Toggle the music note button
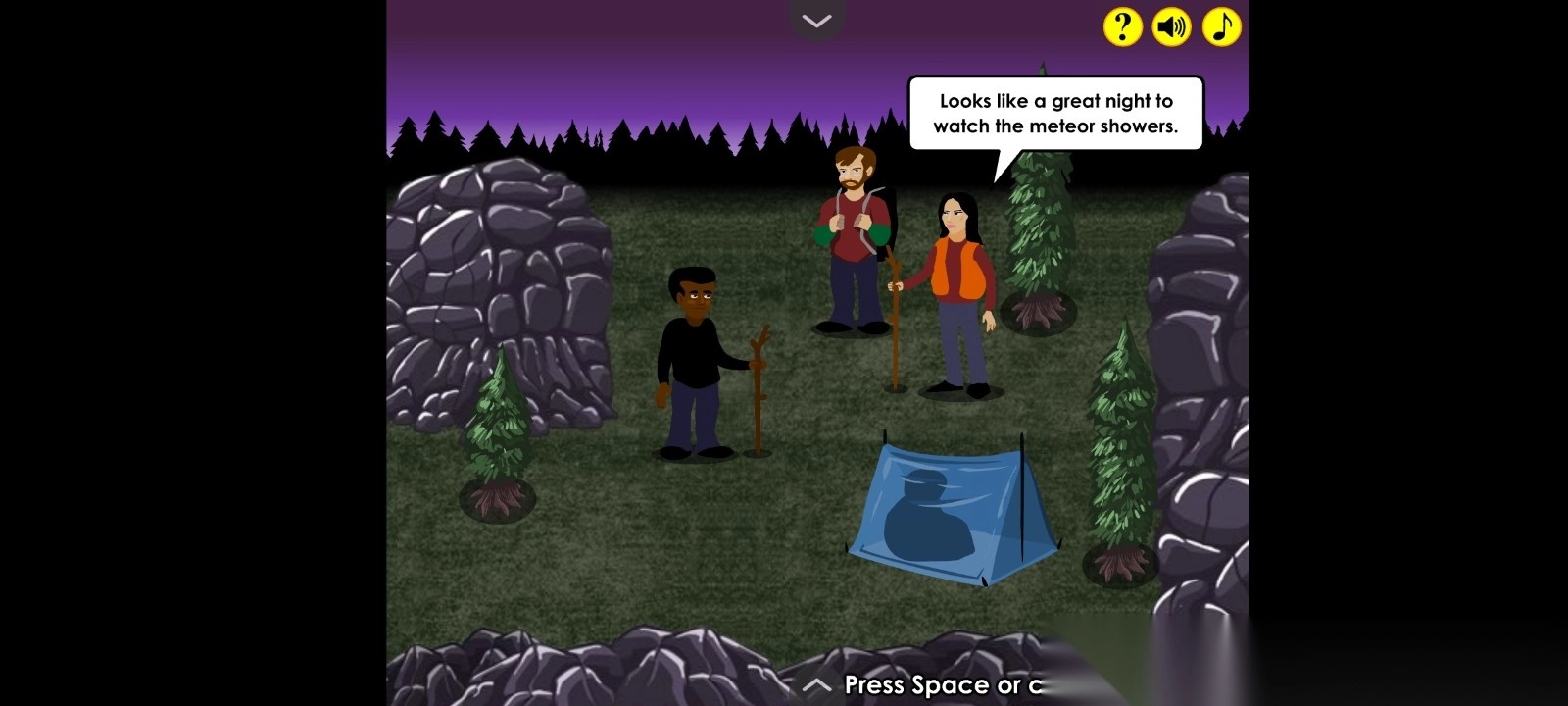1568x706 pixels. 1221,26
